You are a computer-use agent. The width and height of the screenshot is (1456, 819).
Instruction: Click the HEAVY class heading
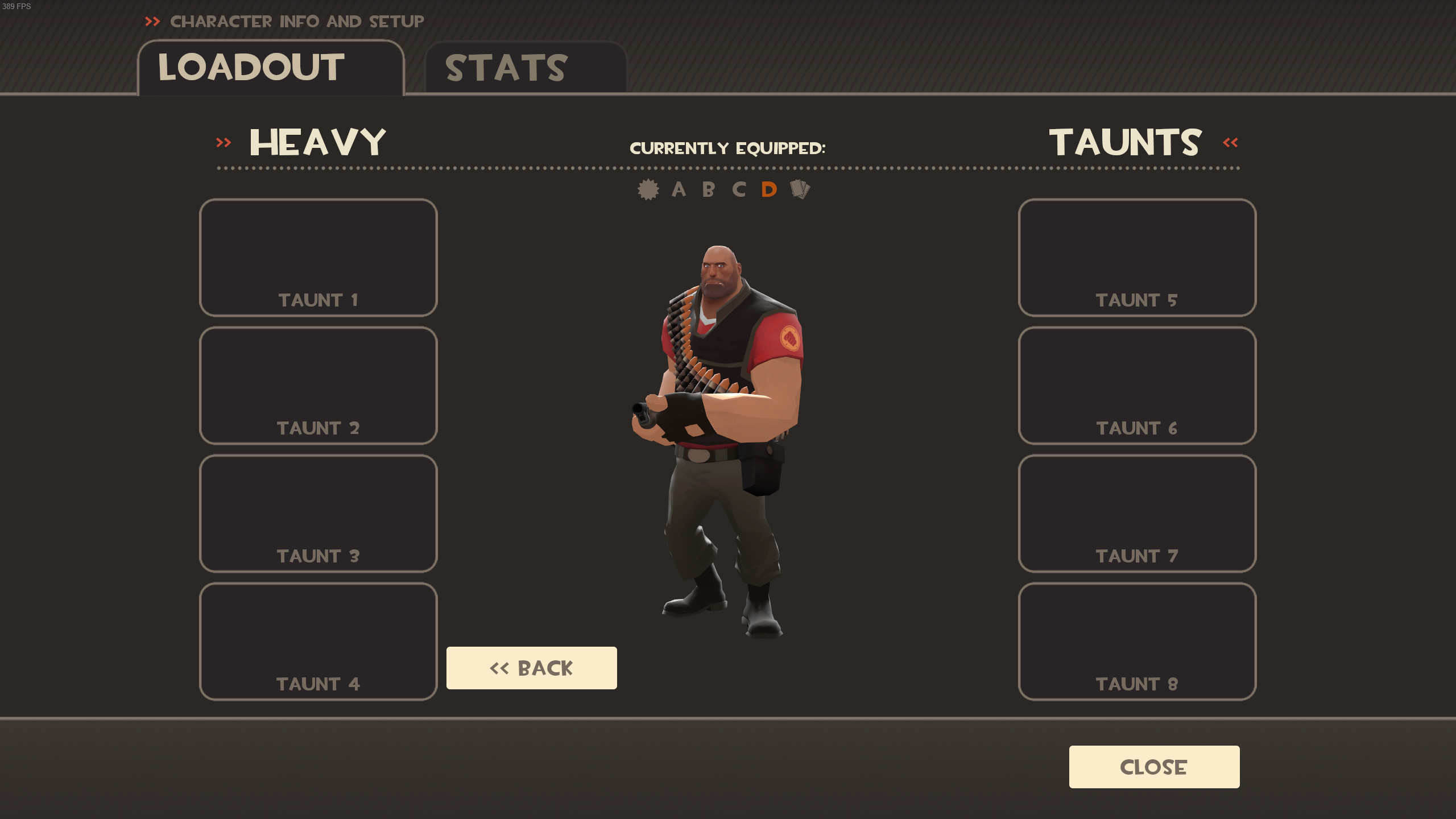tap(317, 141)
